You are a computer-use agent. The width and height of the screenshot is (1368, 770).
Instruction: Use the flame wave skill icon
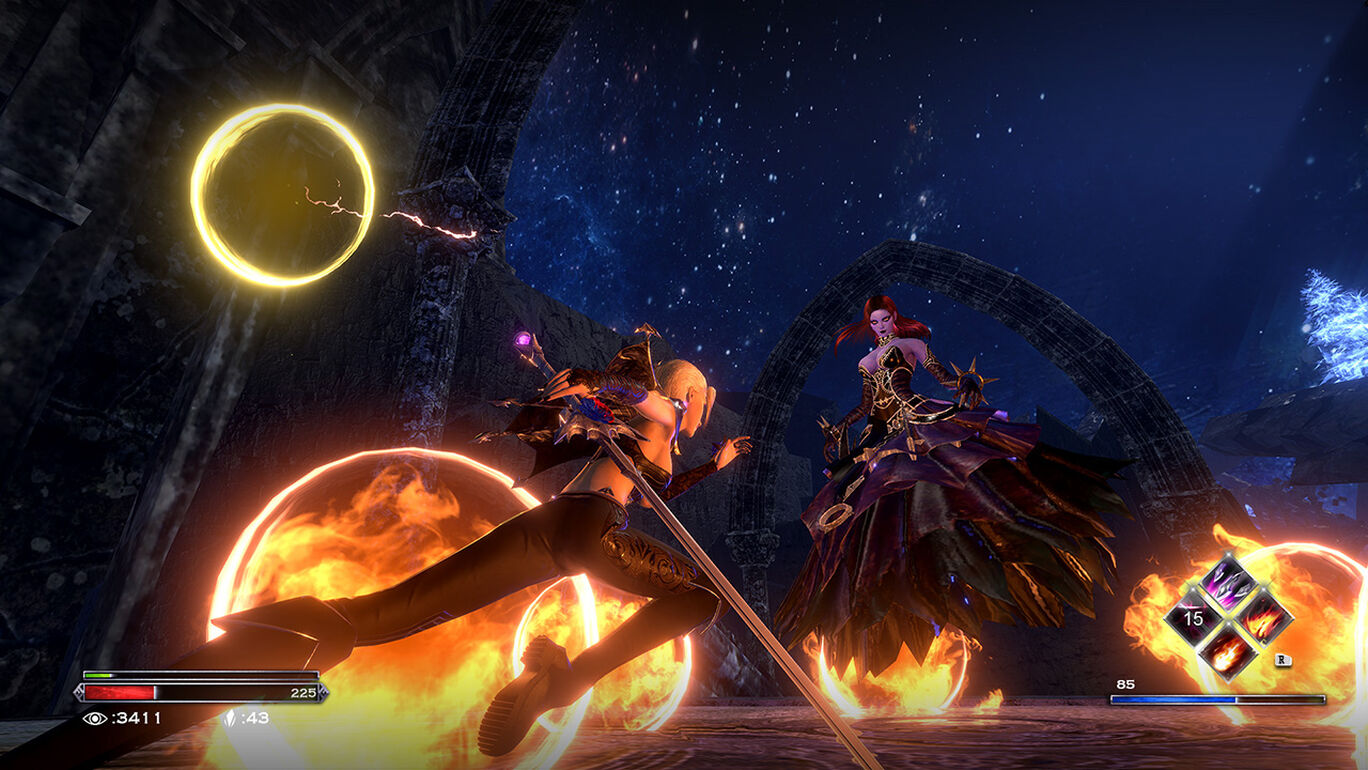[1264, 618]
